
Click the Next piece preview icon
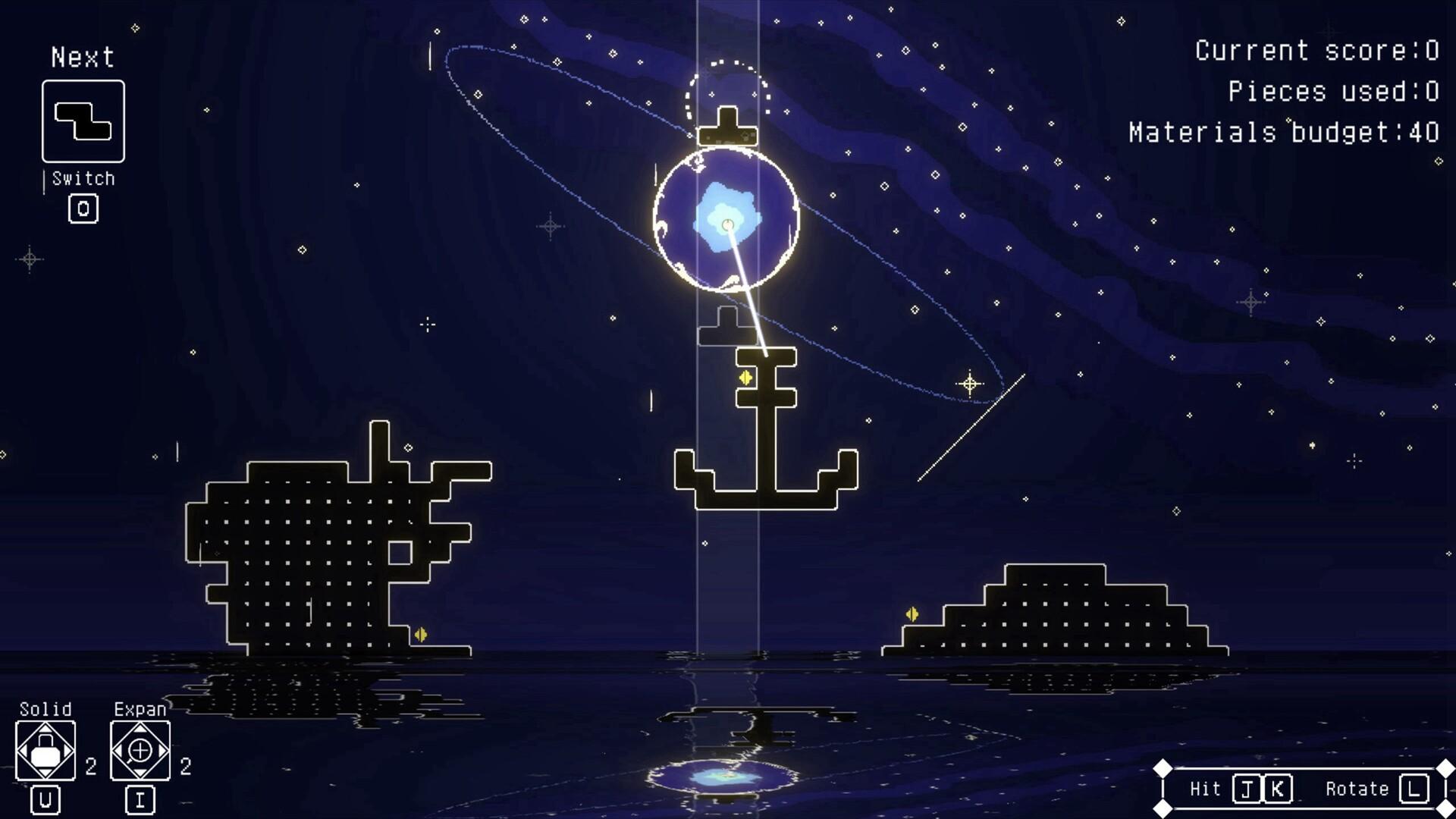82,121
